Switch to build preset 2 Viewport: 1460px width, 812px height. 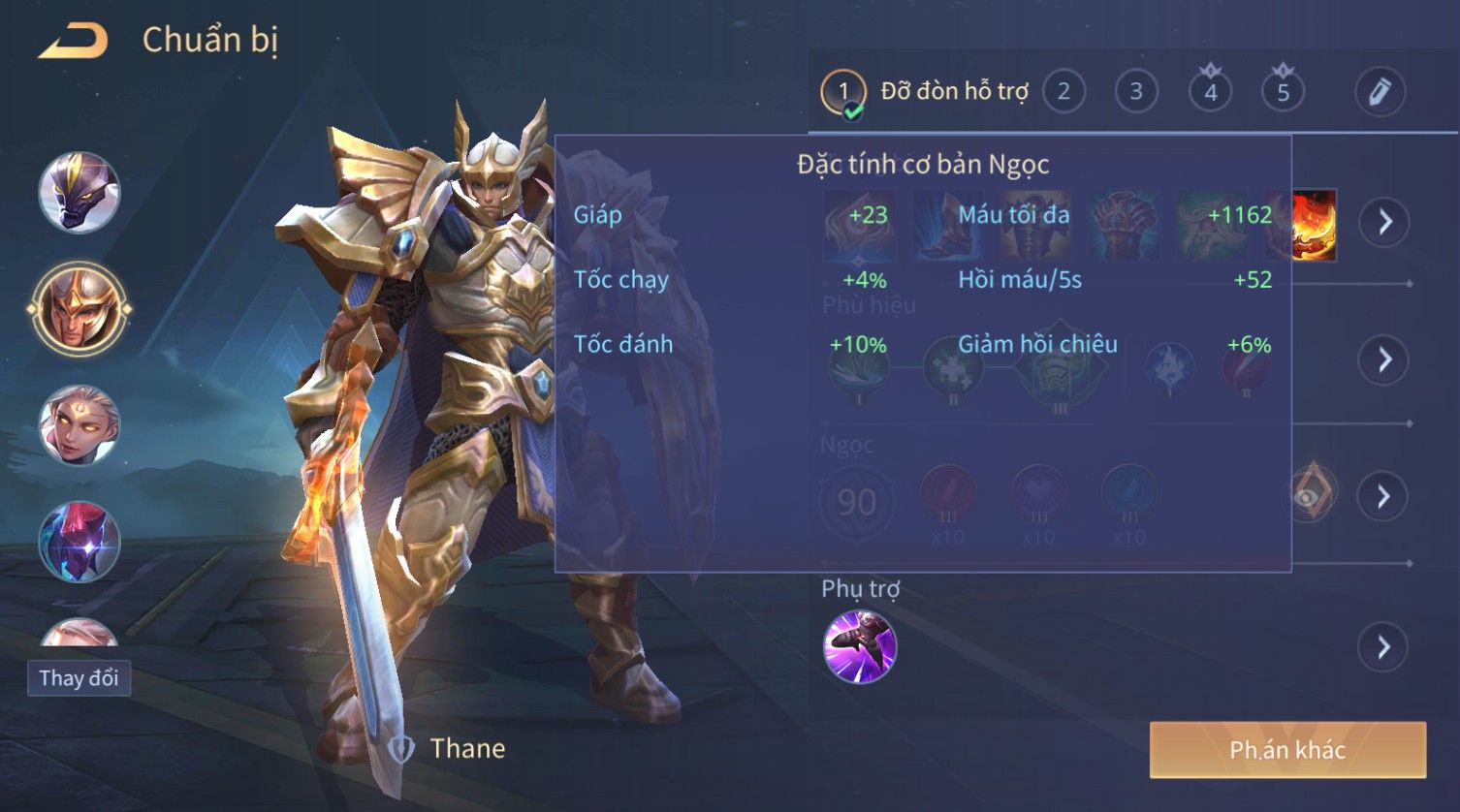(1063, 92)
